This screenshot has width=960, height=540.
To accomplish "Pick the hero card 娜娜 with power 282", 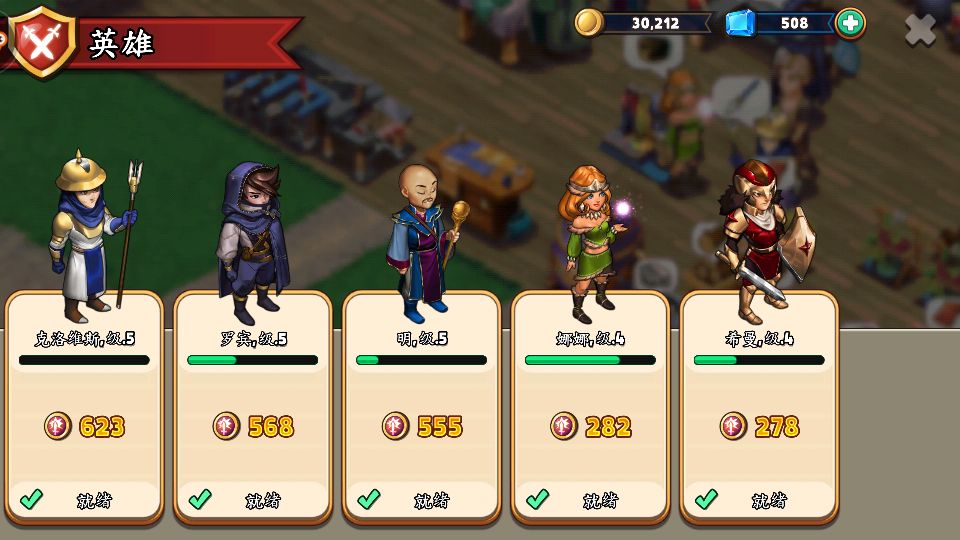I will click(590, 410).
